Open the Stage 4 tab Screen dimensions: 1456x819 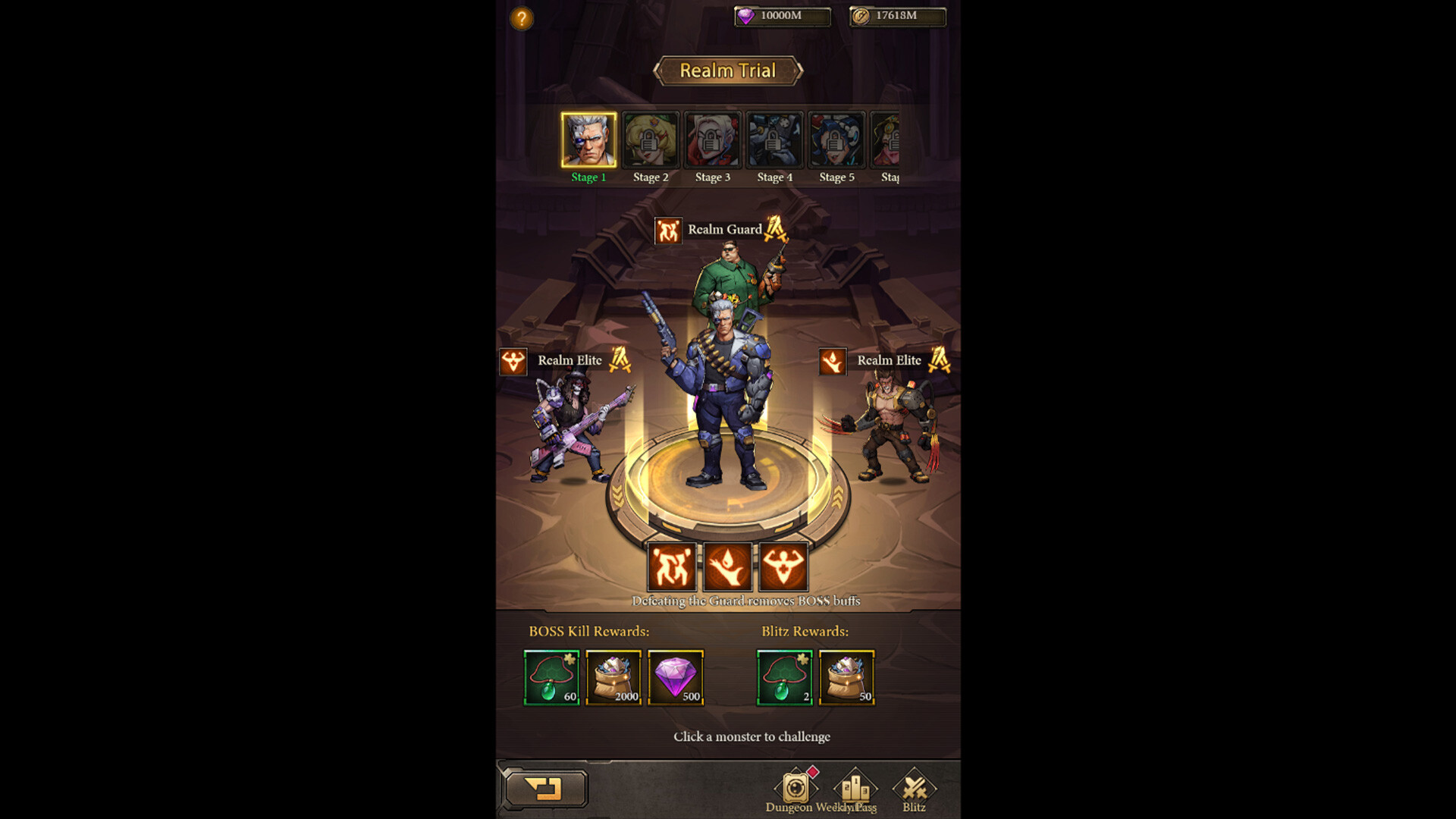coord(774,140)
